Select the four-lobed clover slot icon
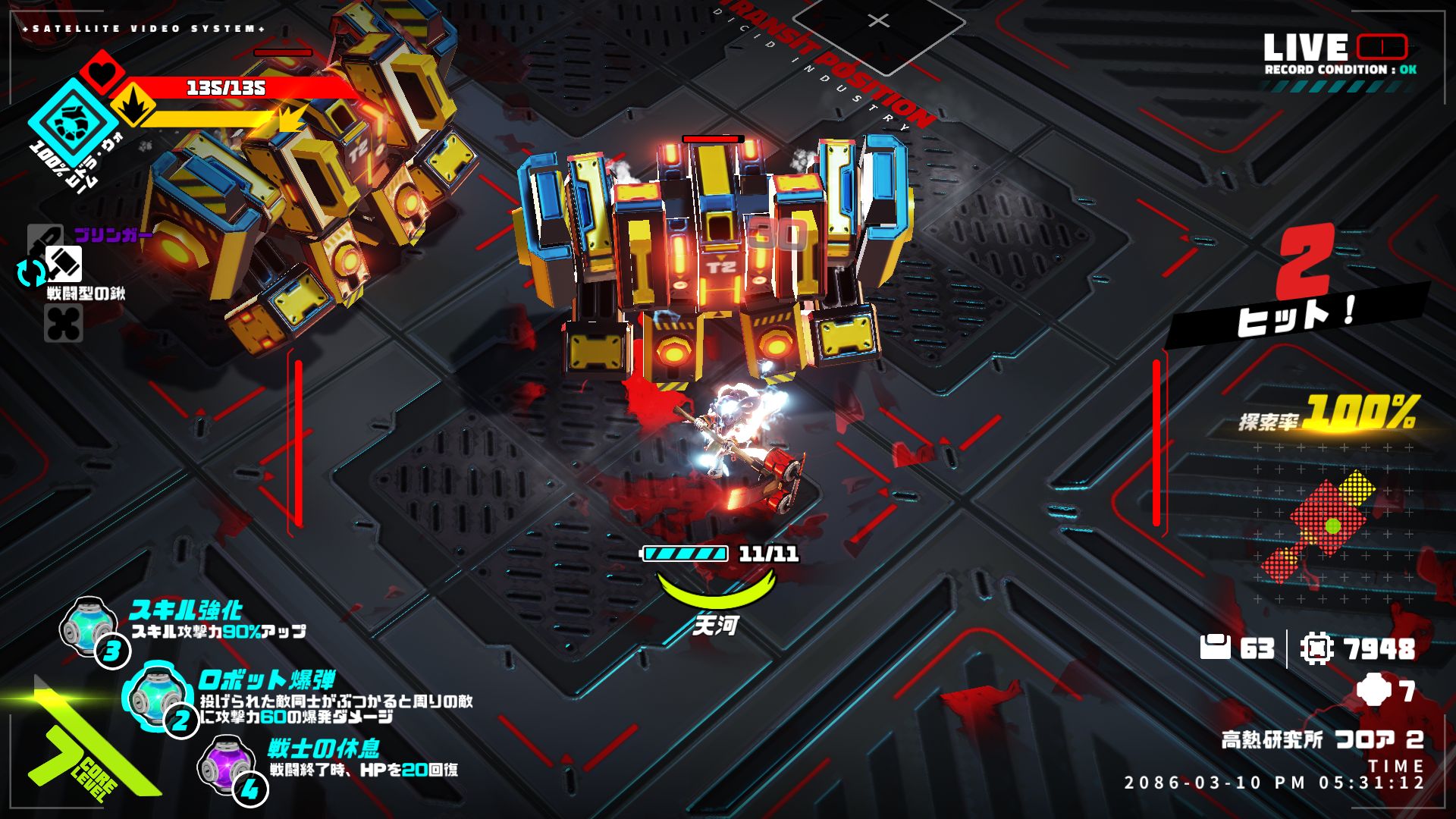This screenshot has width=1456, height=819. click(x=64, y=324)
